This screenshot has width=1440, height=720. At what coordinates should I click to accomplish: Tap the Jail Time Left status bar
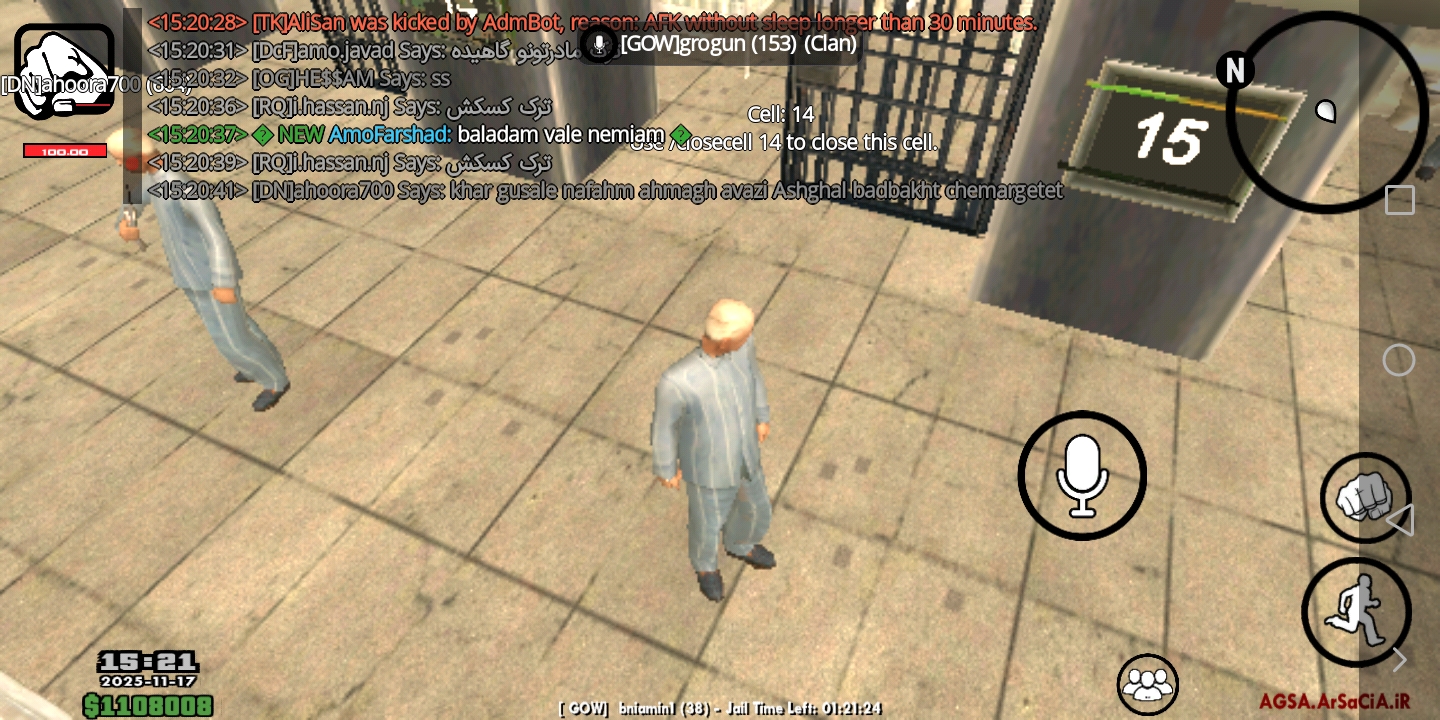pos(720,708)
